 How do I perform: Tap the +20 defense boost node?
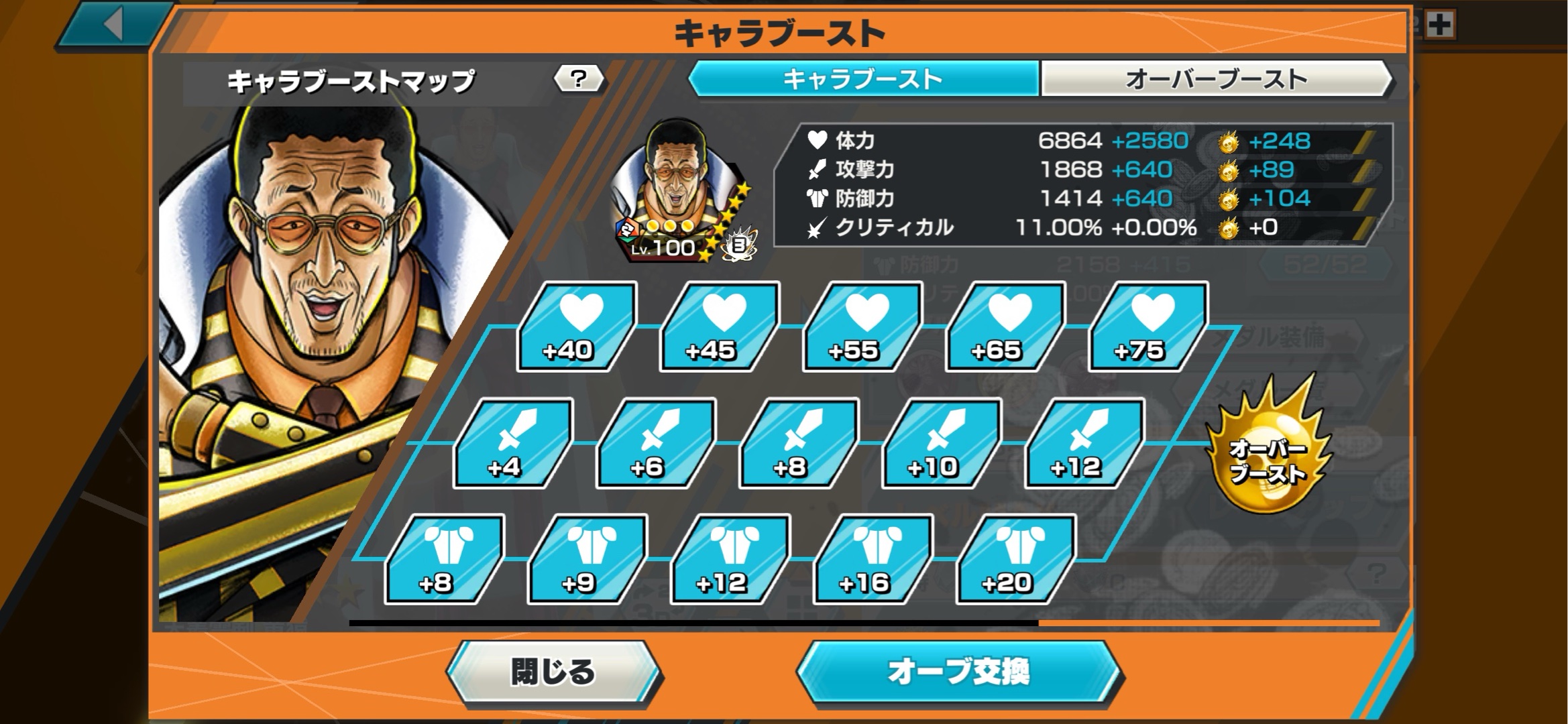click(x=1015, y=559)
